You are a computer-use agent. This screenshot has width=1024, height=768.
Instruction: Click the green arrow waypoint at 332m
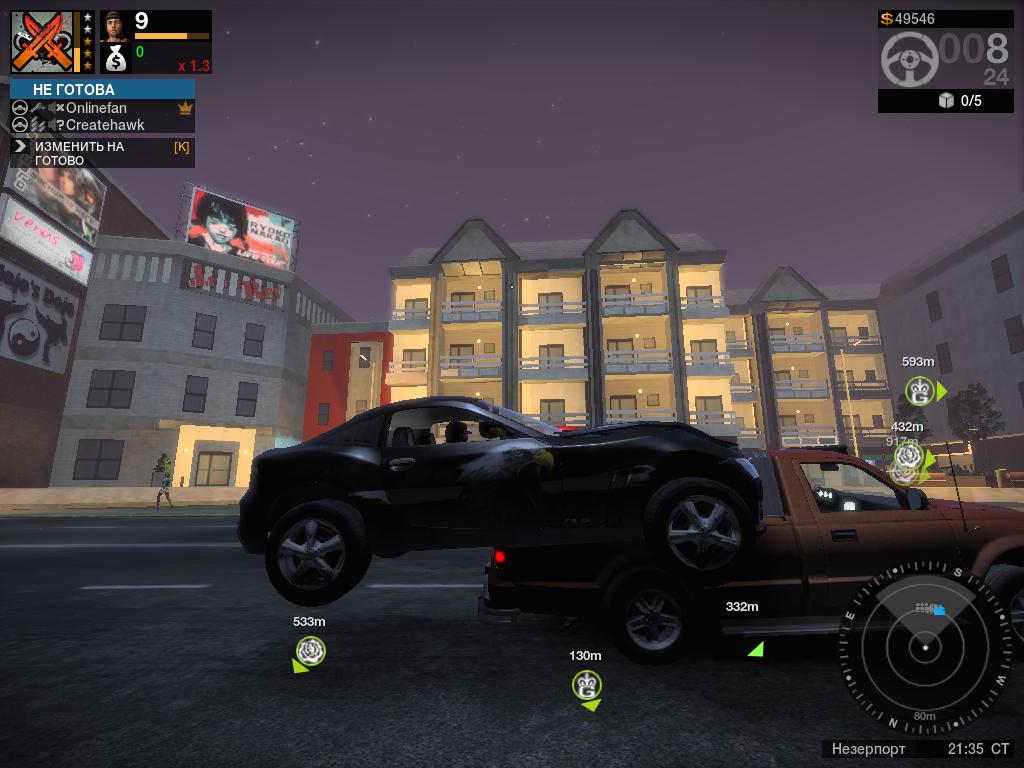click(756, 649)
